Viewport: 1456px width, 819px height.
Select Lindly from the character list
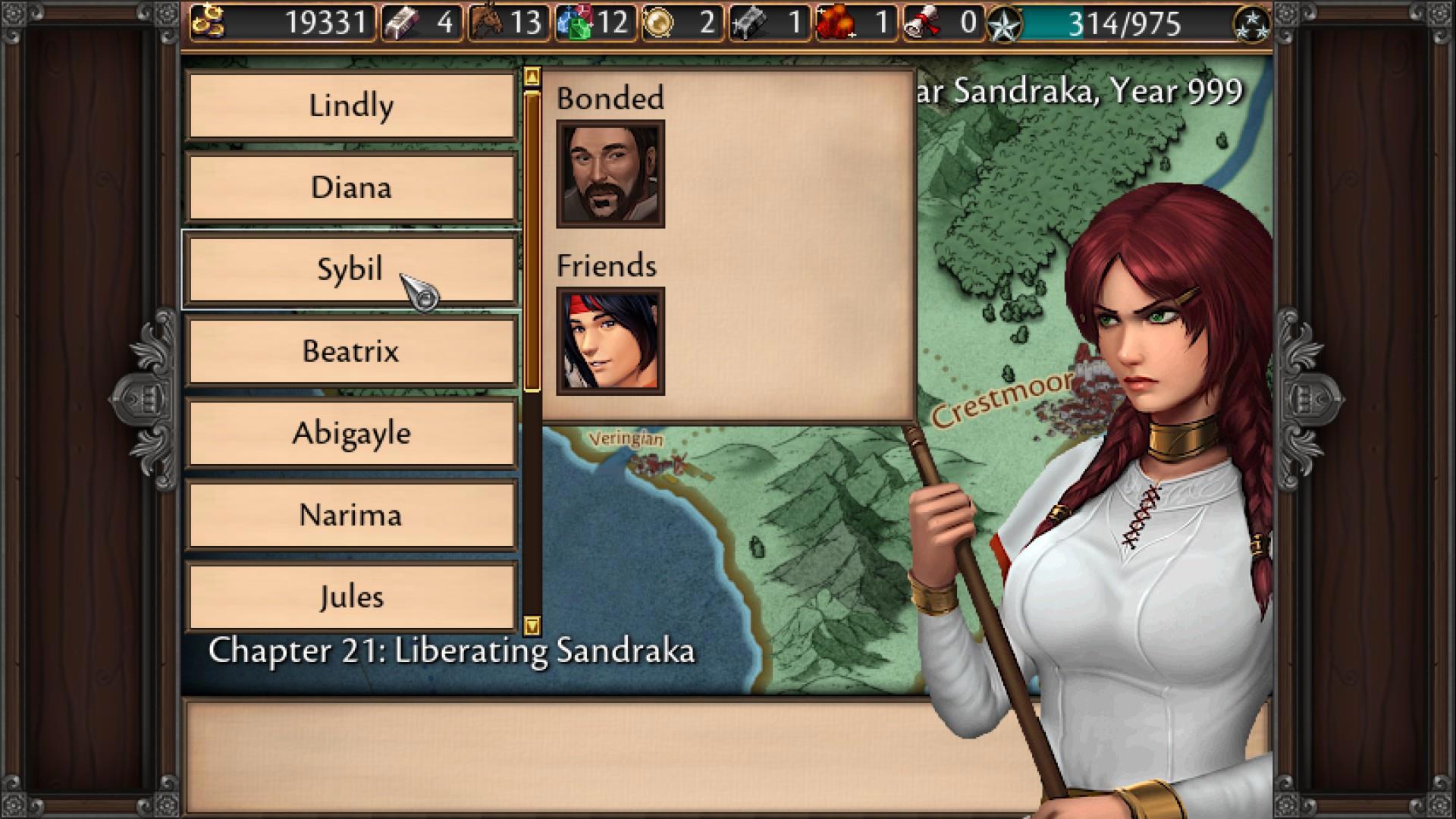pos(351,106)
